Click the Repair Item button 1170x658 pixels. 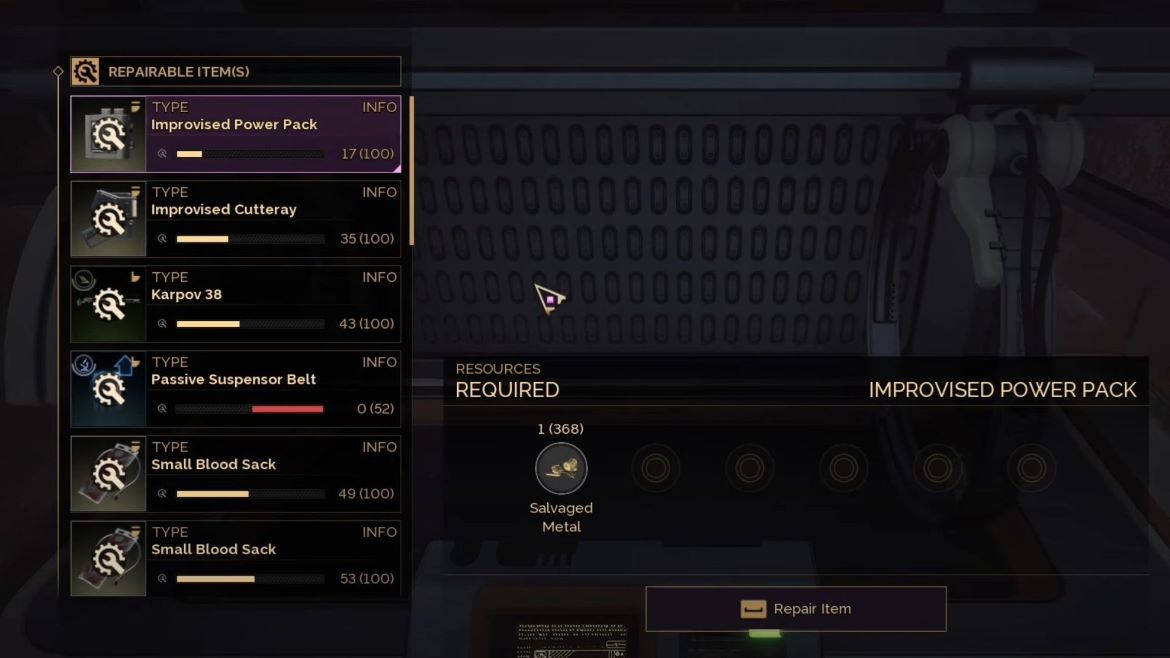point(796,609)
